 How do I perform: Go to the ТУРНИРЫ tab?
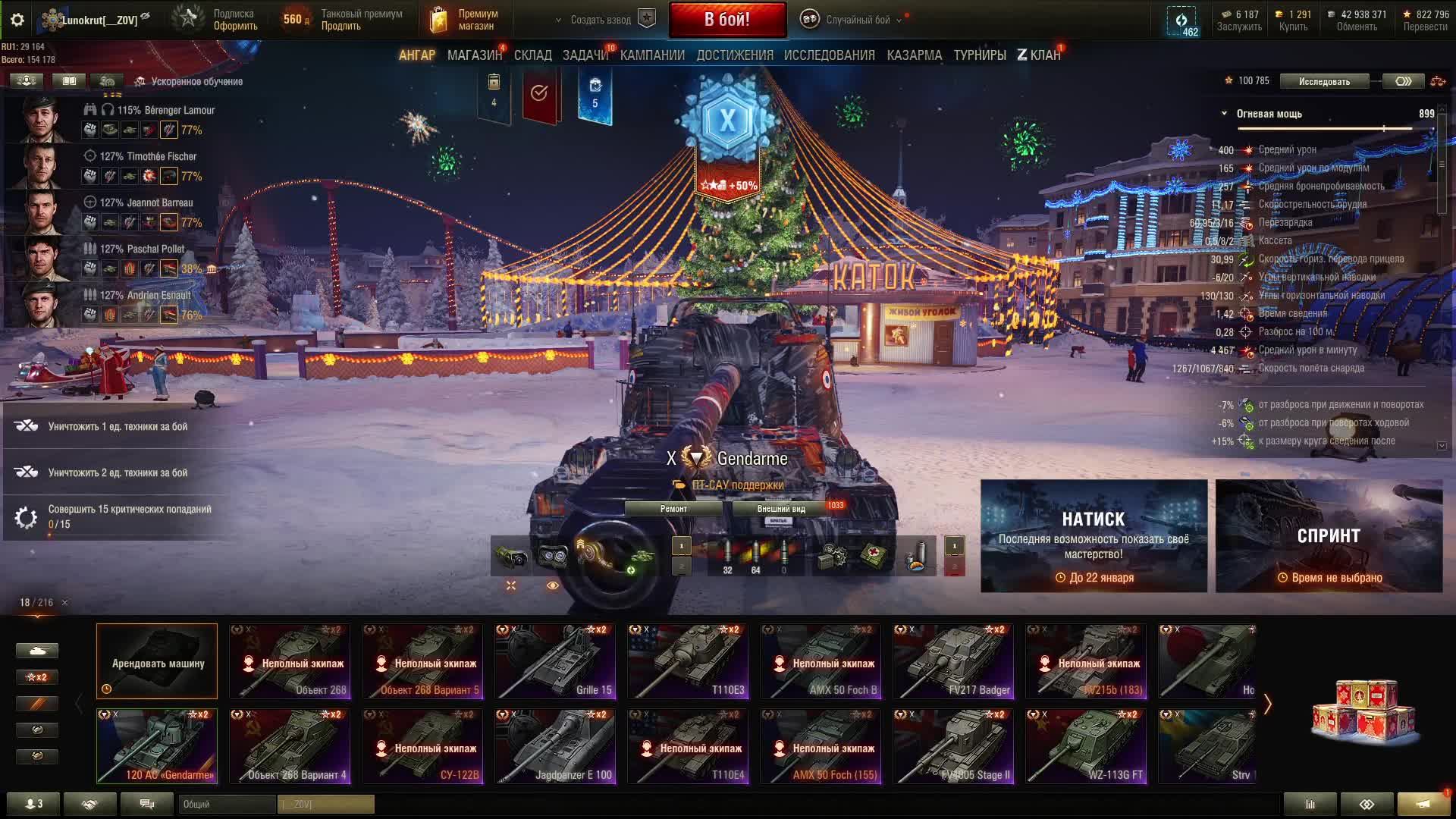979,55
